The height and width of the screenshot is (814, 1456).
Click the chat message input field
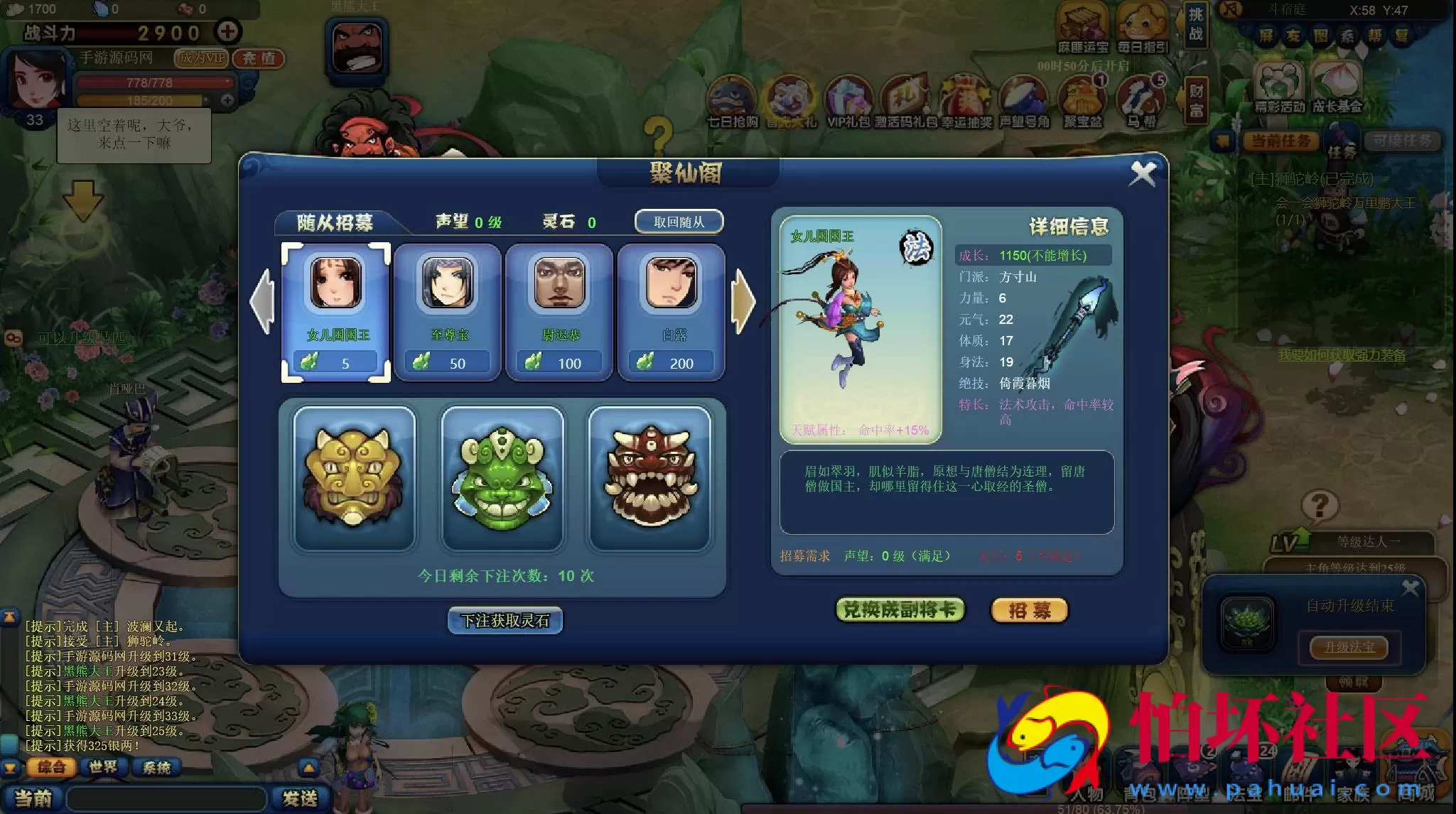(x=163, y=799)
